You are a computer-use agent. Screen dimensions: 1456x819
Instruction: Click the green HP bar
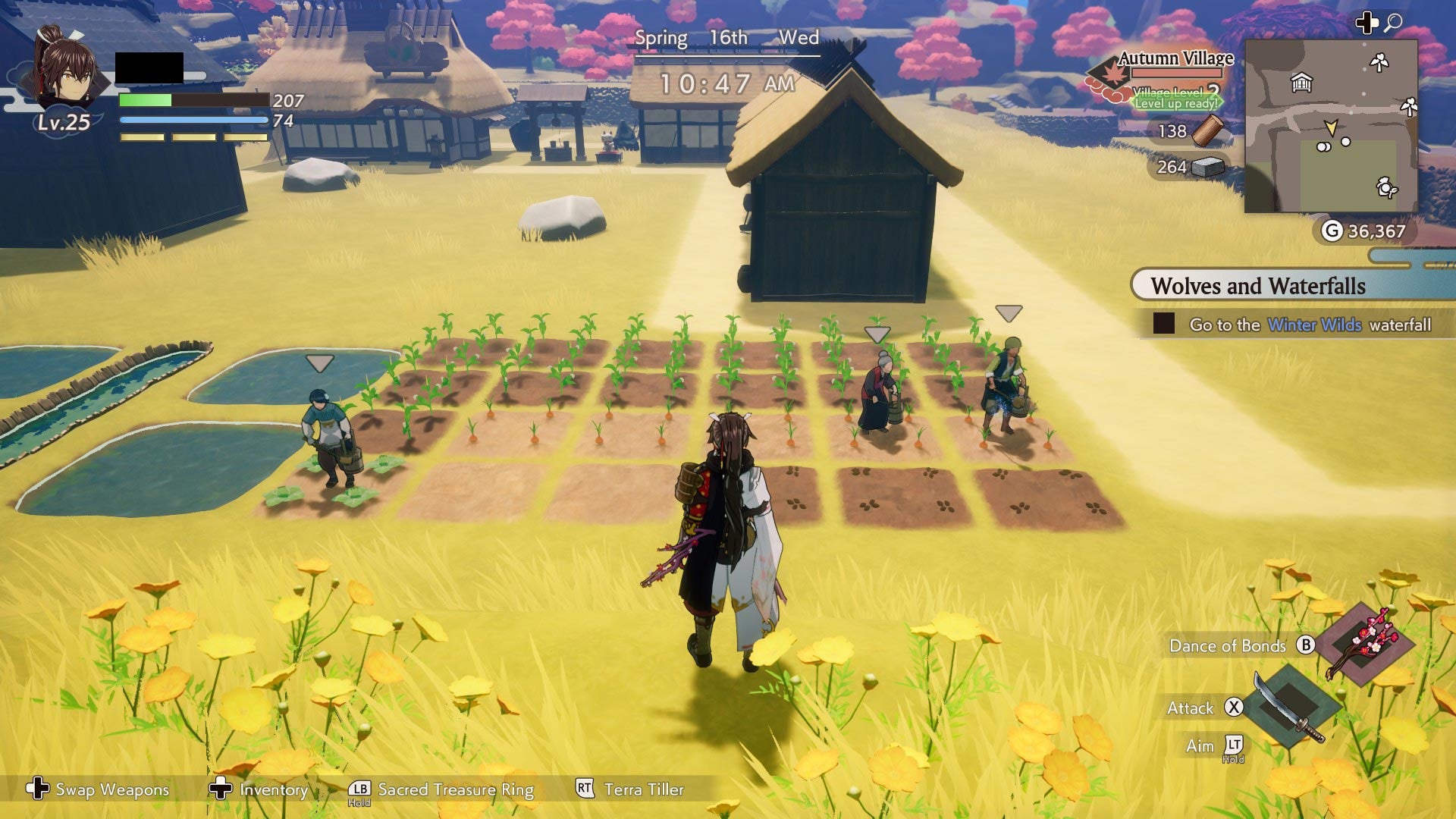(144, 100)
